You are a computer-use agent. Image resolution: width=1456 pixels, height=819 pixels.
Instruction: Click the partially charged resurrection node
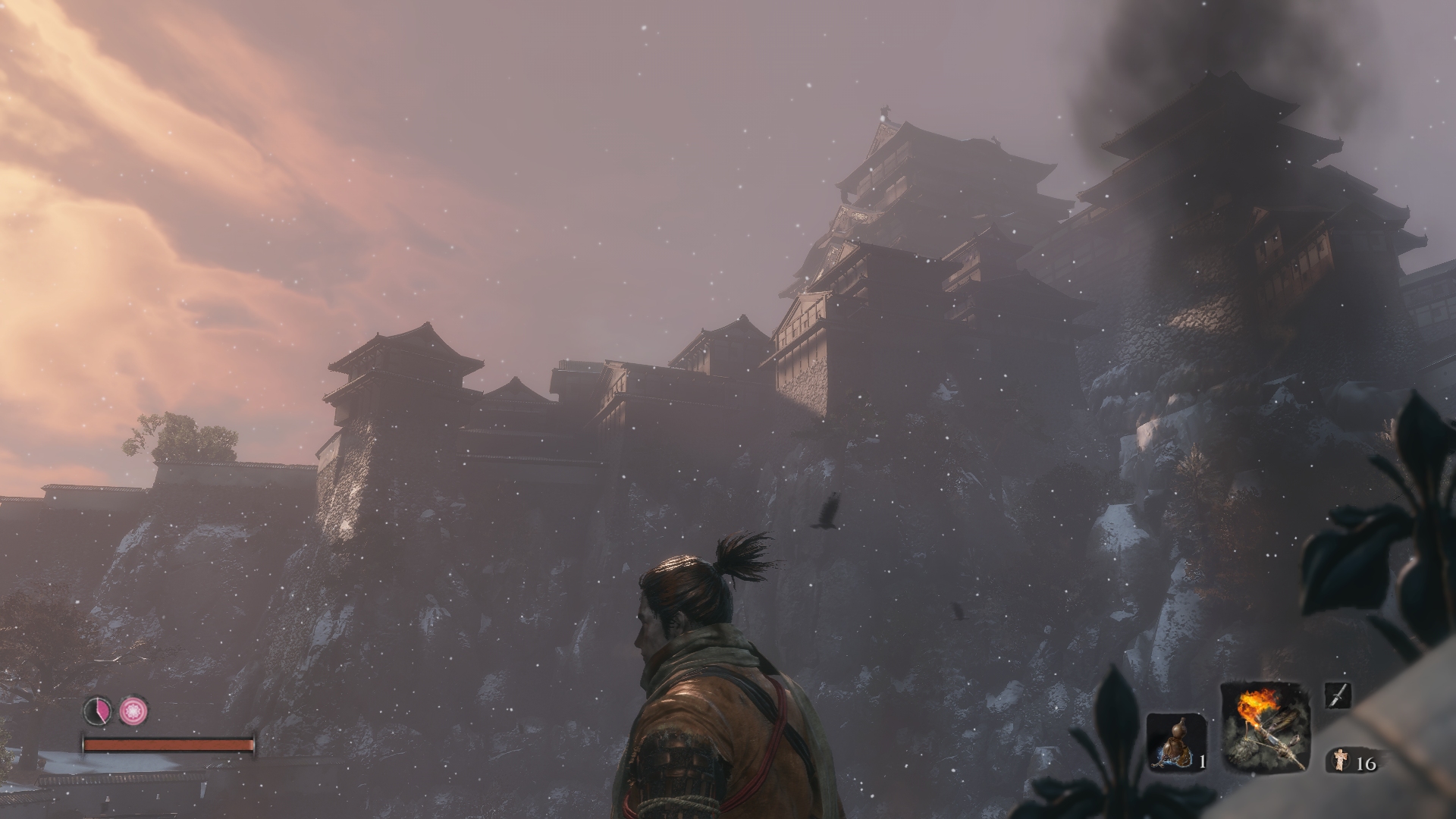point(98,711)
